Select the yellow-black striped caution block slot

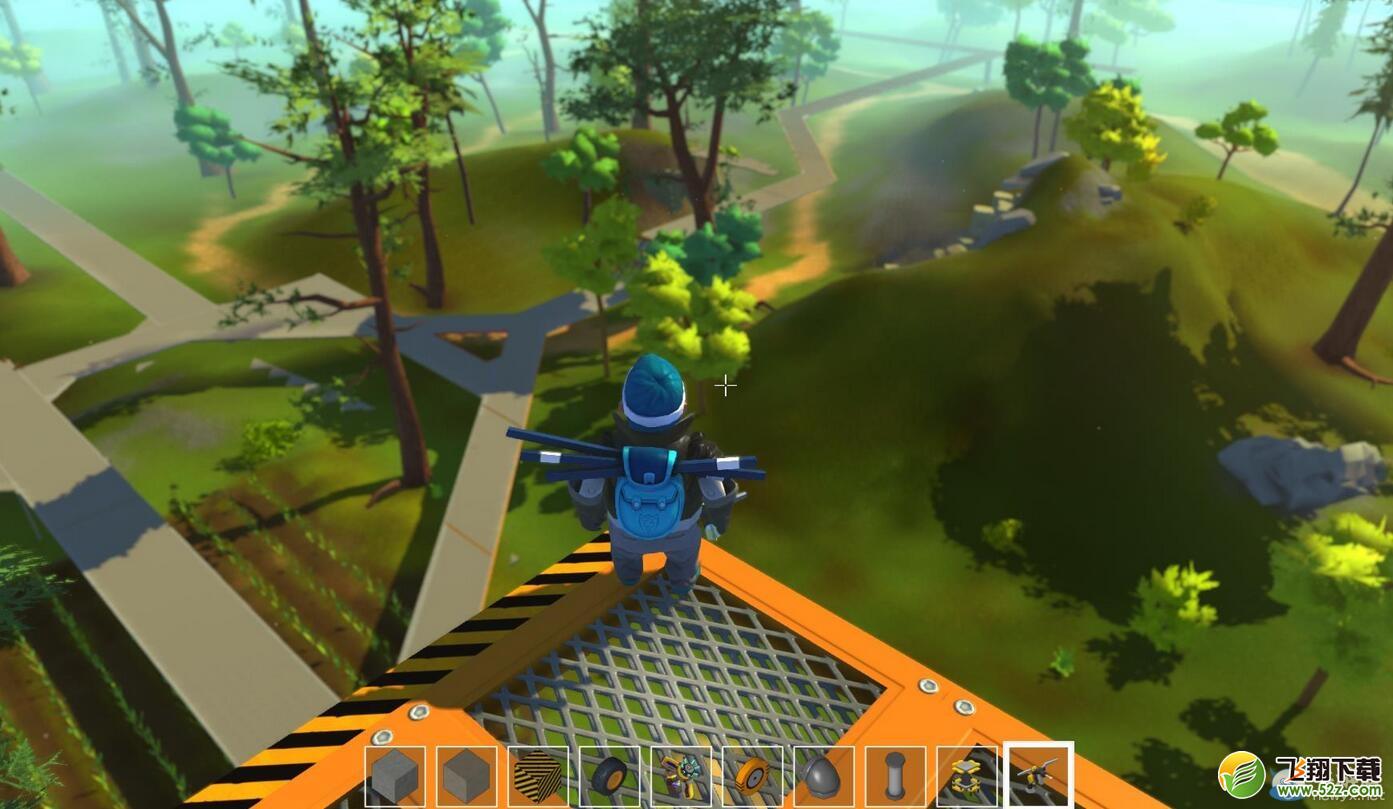(538, 776)
